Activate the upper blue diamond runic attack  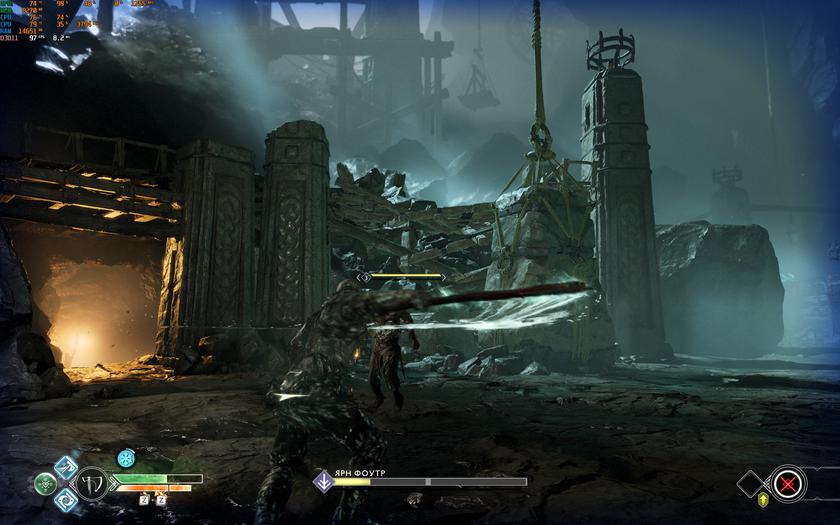pyautogui.click(x=66, y=467)
